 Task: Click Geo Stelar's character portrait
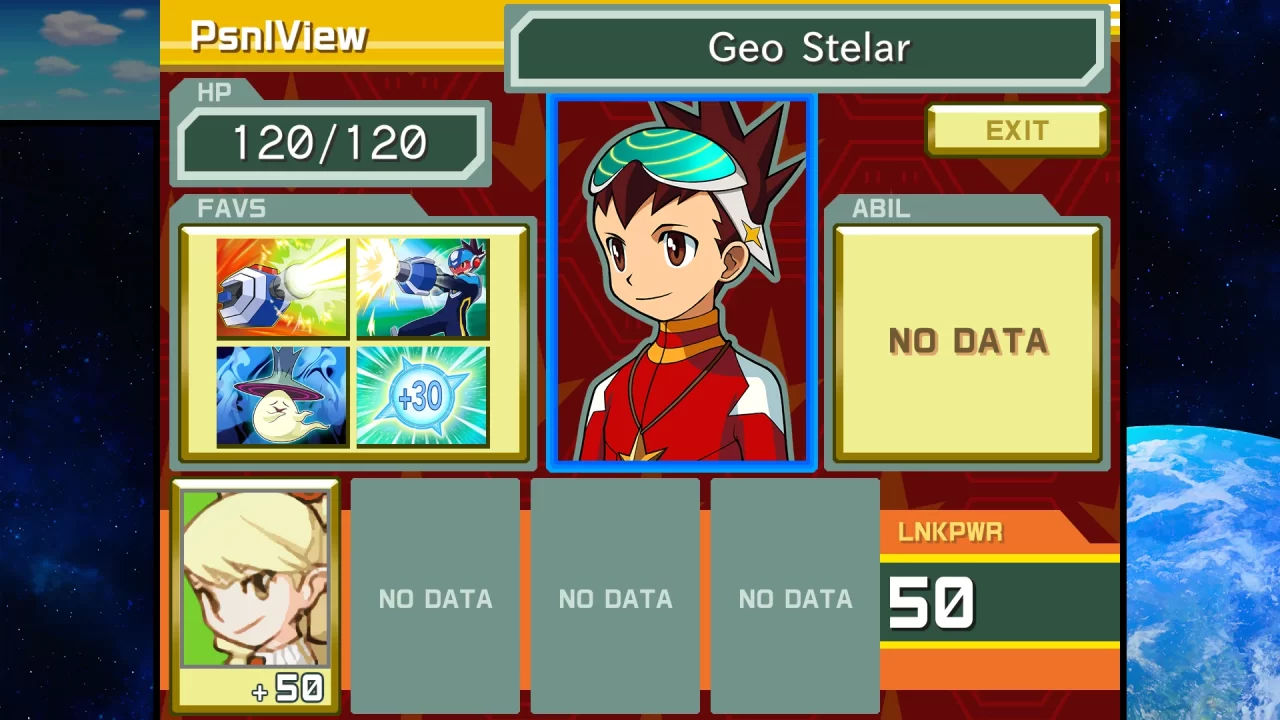point(680,280)
